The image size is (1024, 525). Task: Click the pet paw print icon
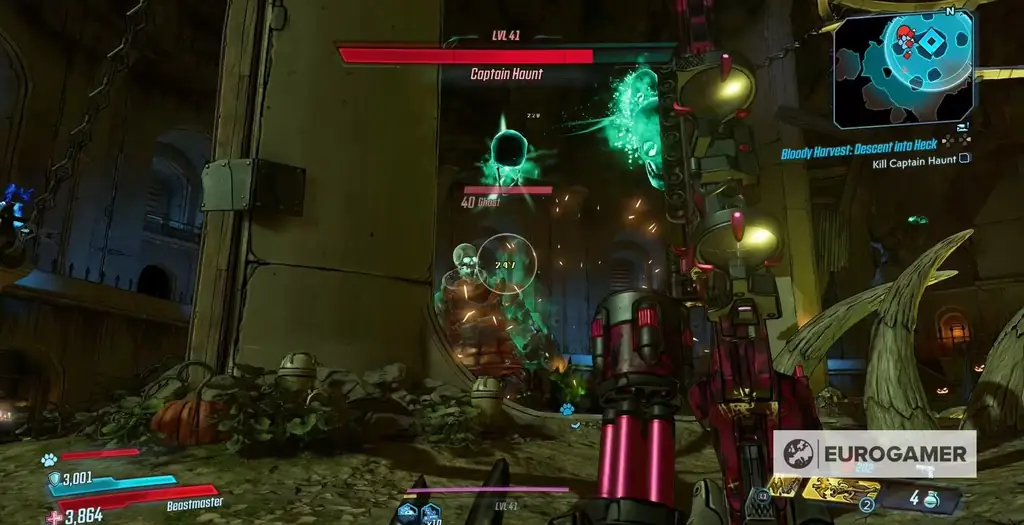pos(48,460)
